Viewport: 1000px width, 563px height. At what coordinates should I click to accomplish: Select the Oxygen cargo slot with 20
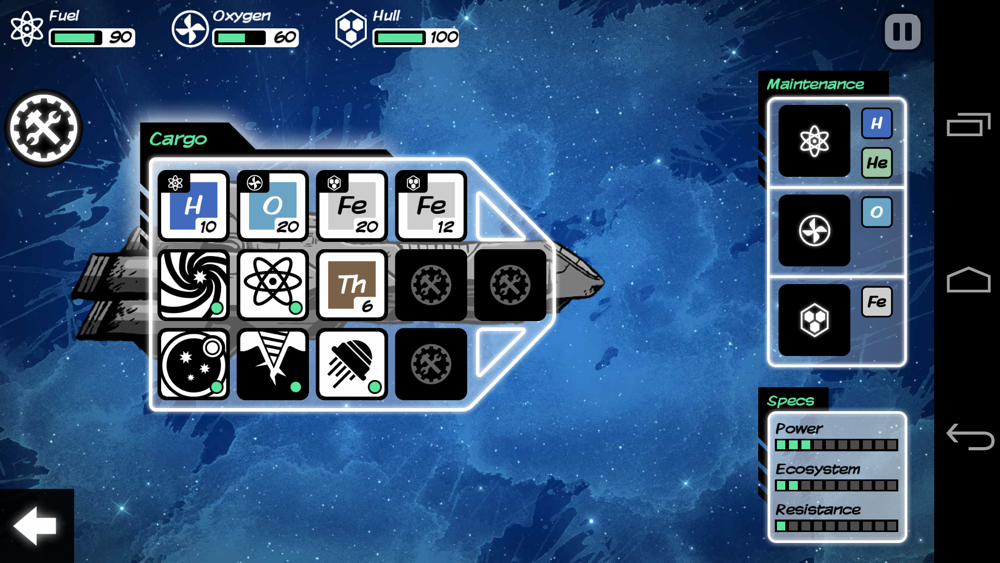(x=273, y=206)
